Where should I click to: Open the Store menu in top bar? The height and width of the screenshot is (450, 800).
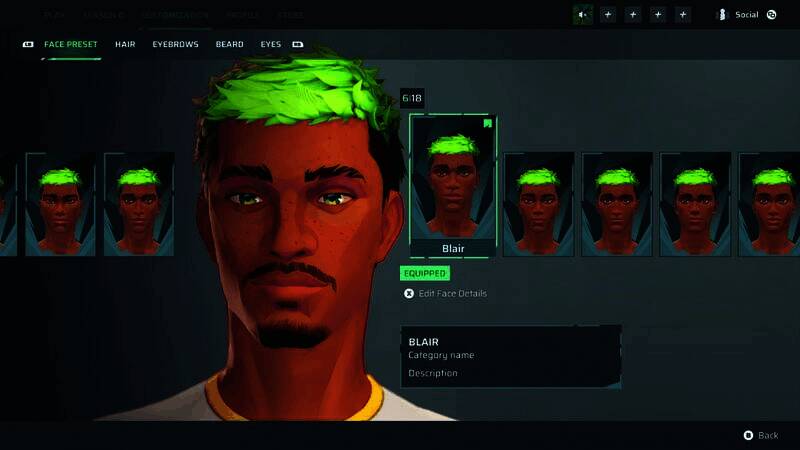(291, 15)
